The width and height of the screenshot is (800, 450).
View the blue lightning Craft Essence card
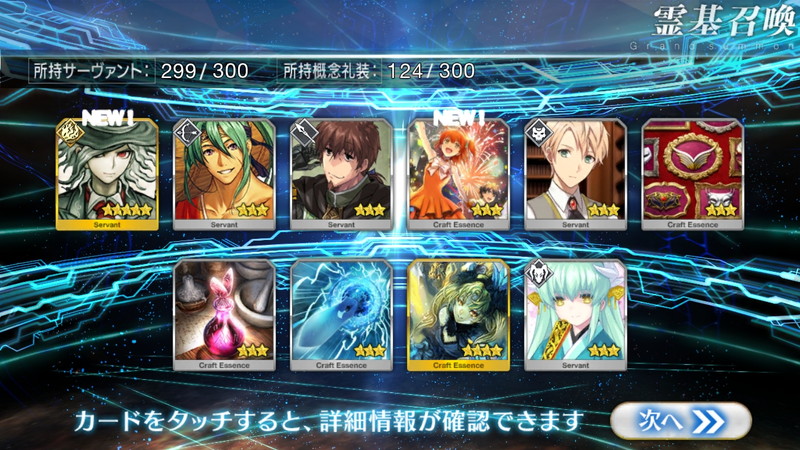click(x=341, y=314)
